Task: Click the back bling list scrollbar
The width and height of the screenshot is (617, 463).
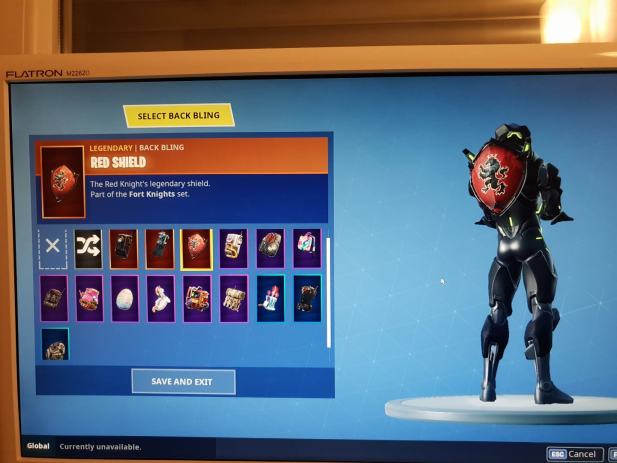Action: [x=328, y=292]
